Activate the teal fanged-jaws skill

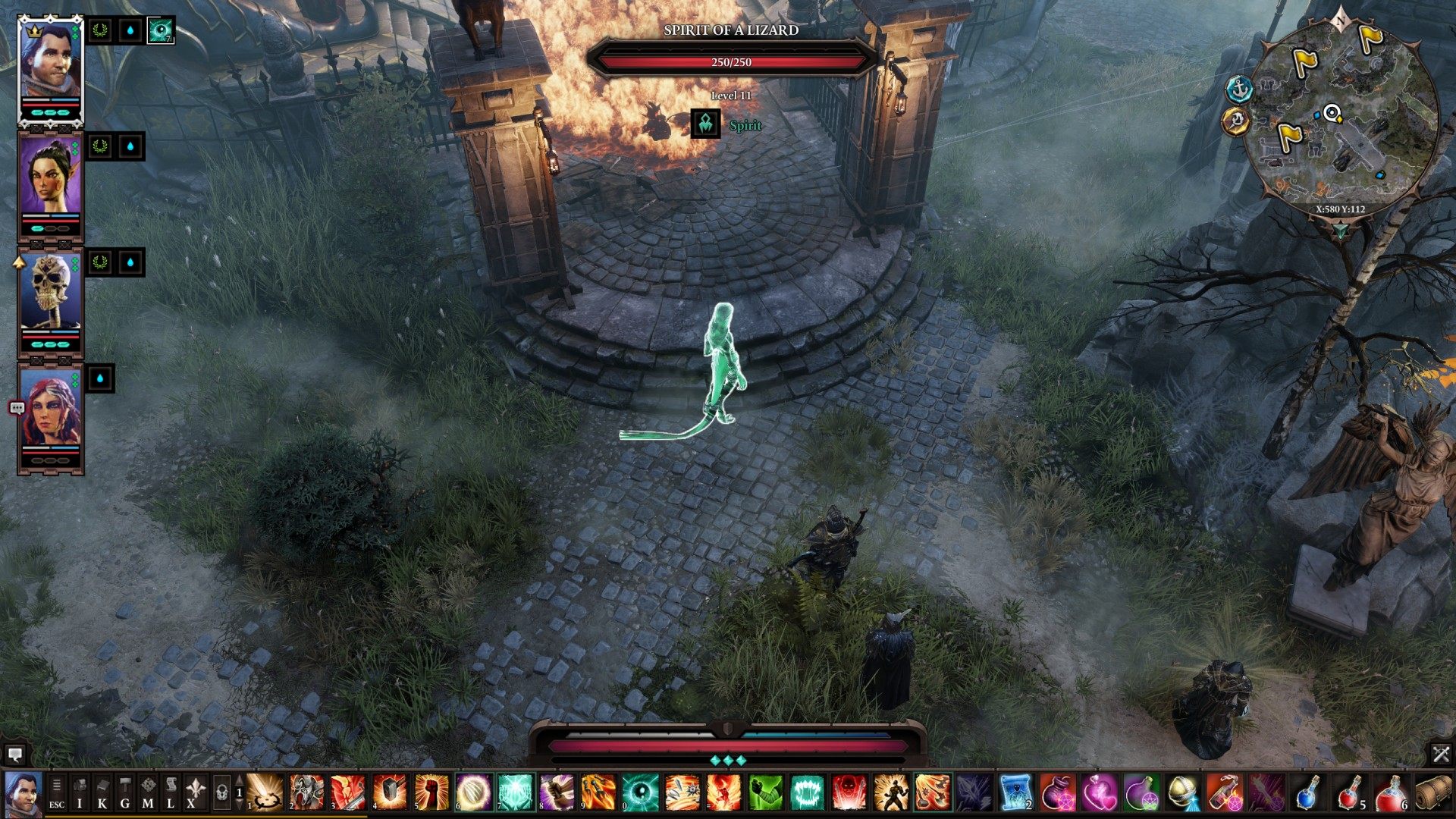(x=807, y=792)
